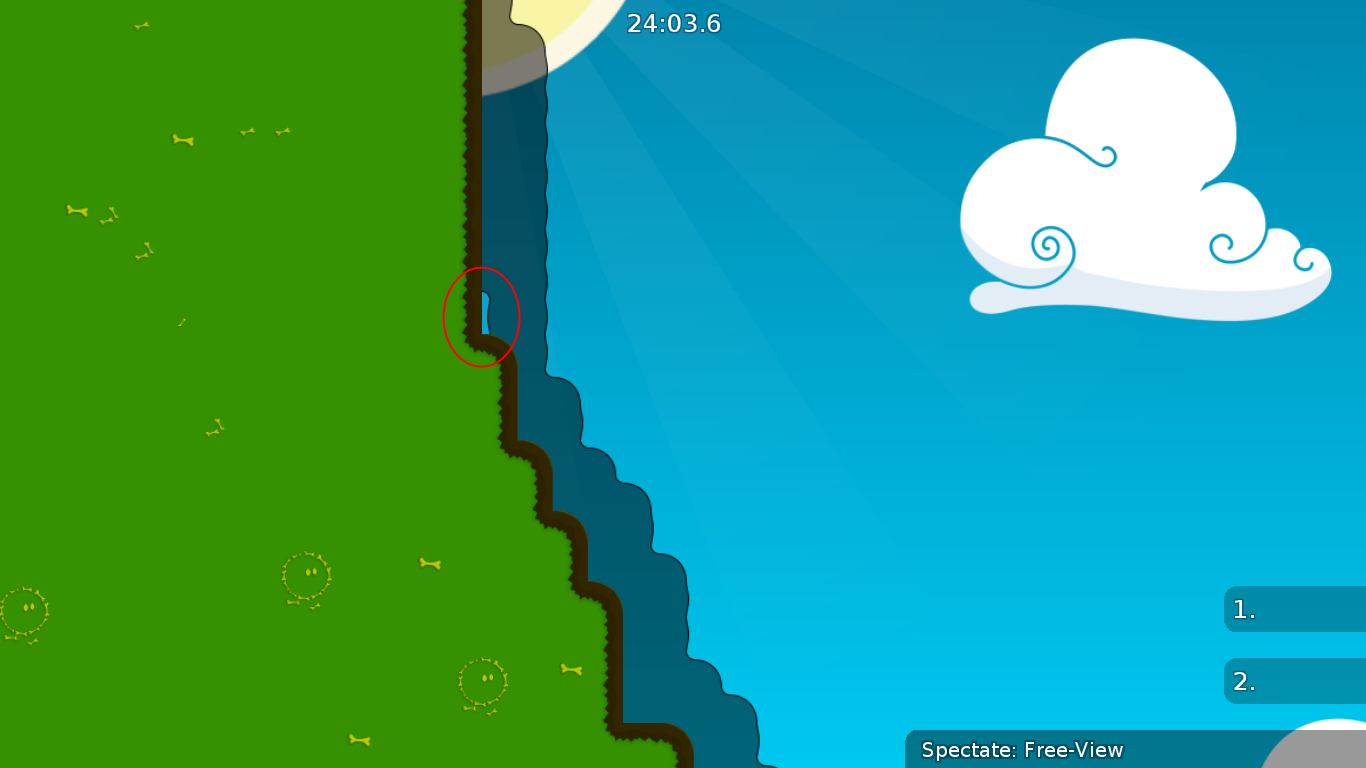Click the hedgehog doodle above the bottom-center
The height and width of the screenshot is (768, 1366).
click(x=484, y=682)
